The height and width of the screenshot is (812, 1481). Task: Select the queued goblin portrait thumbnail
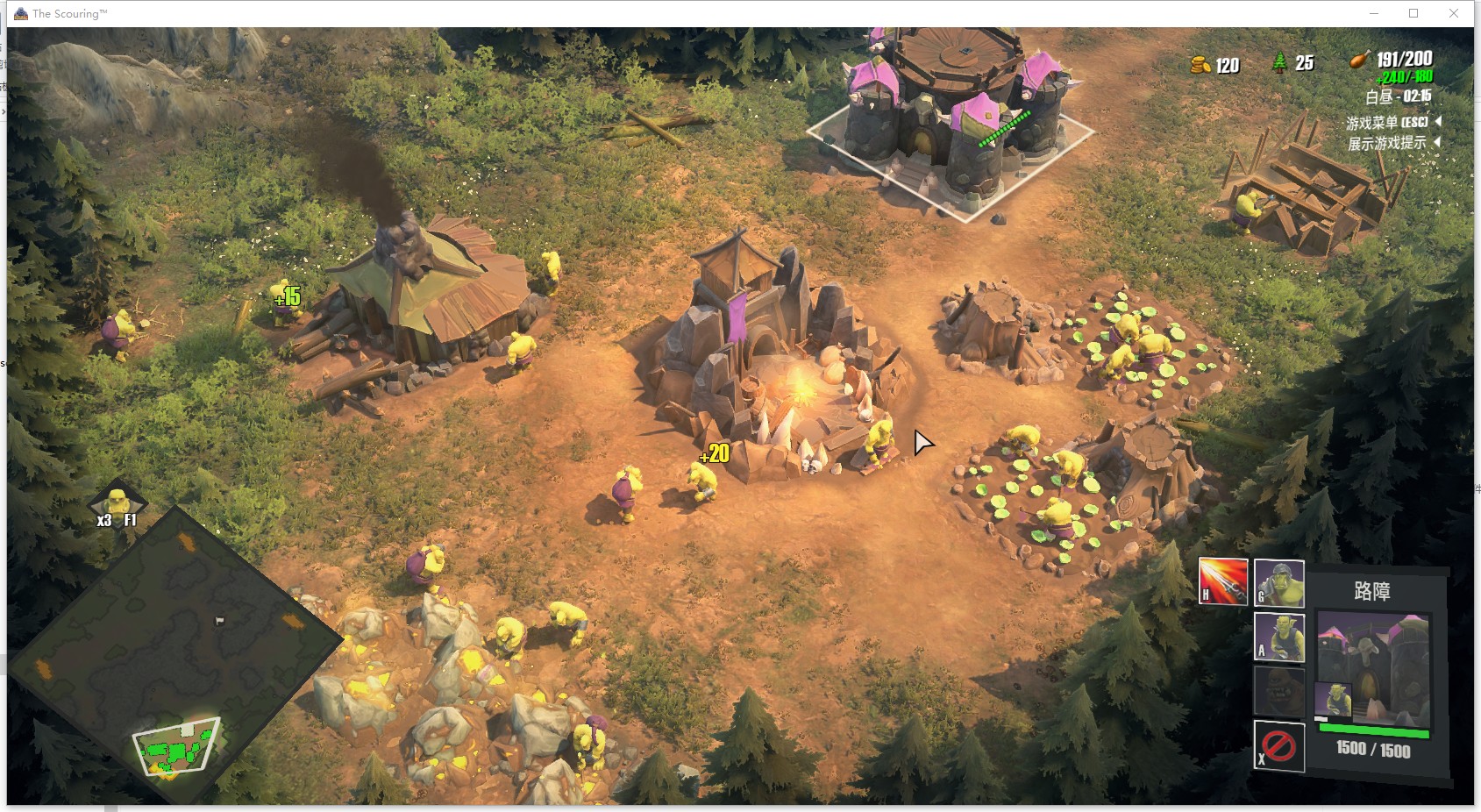[x=1332, y=701]
